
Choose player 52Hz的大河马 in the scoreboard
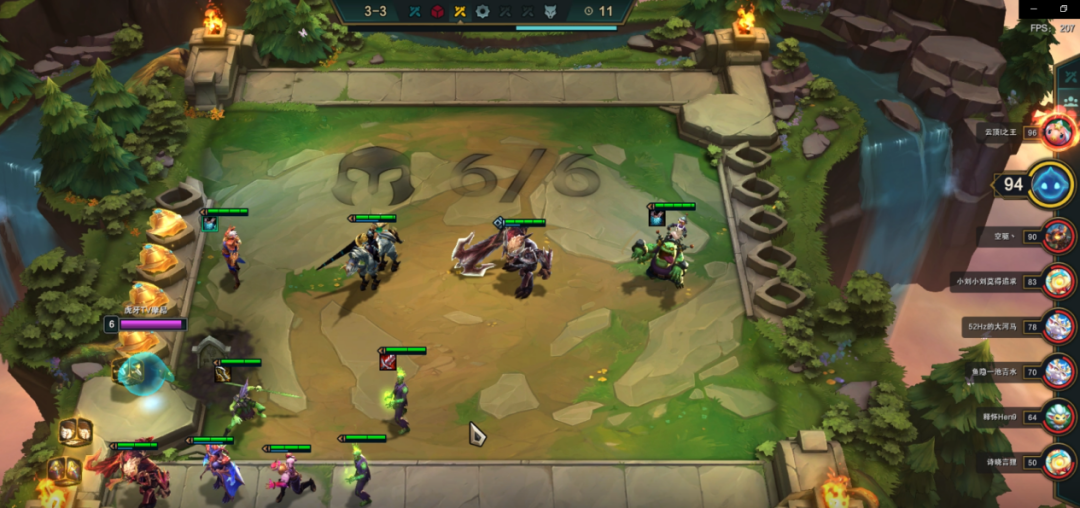coord(1058,327)
